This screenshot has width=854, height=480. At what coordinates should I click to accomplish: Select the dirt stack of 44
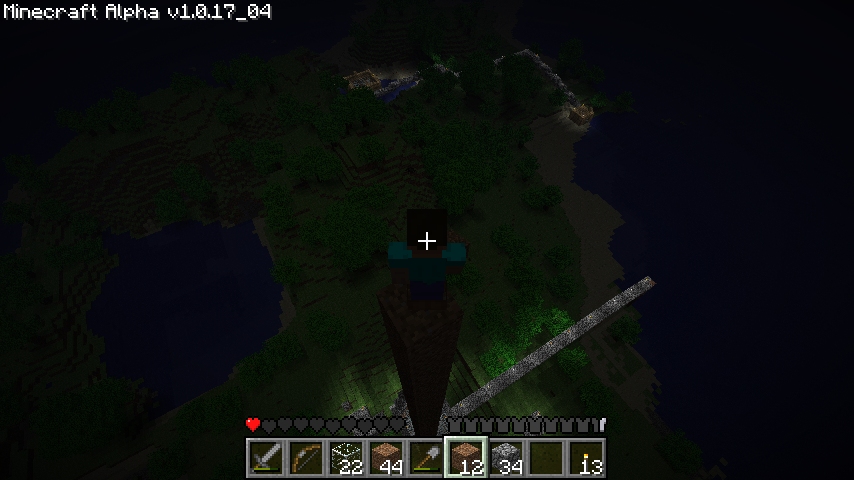(x=386, y=458)
